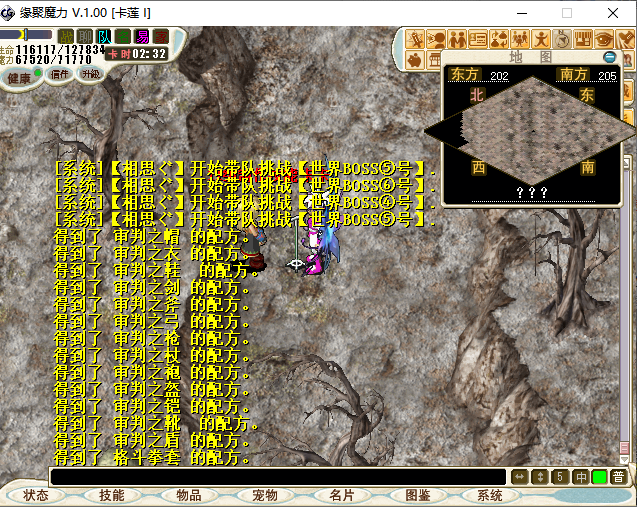Close the 地图 map panel with blue button
The image size is (637, 507).
click(x=609, y=58)
